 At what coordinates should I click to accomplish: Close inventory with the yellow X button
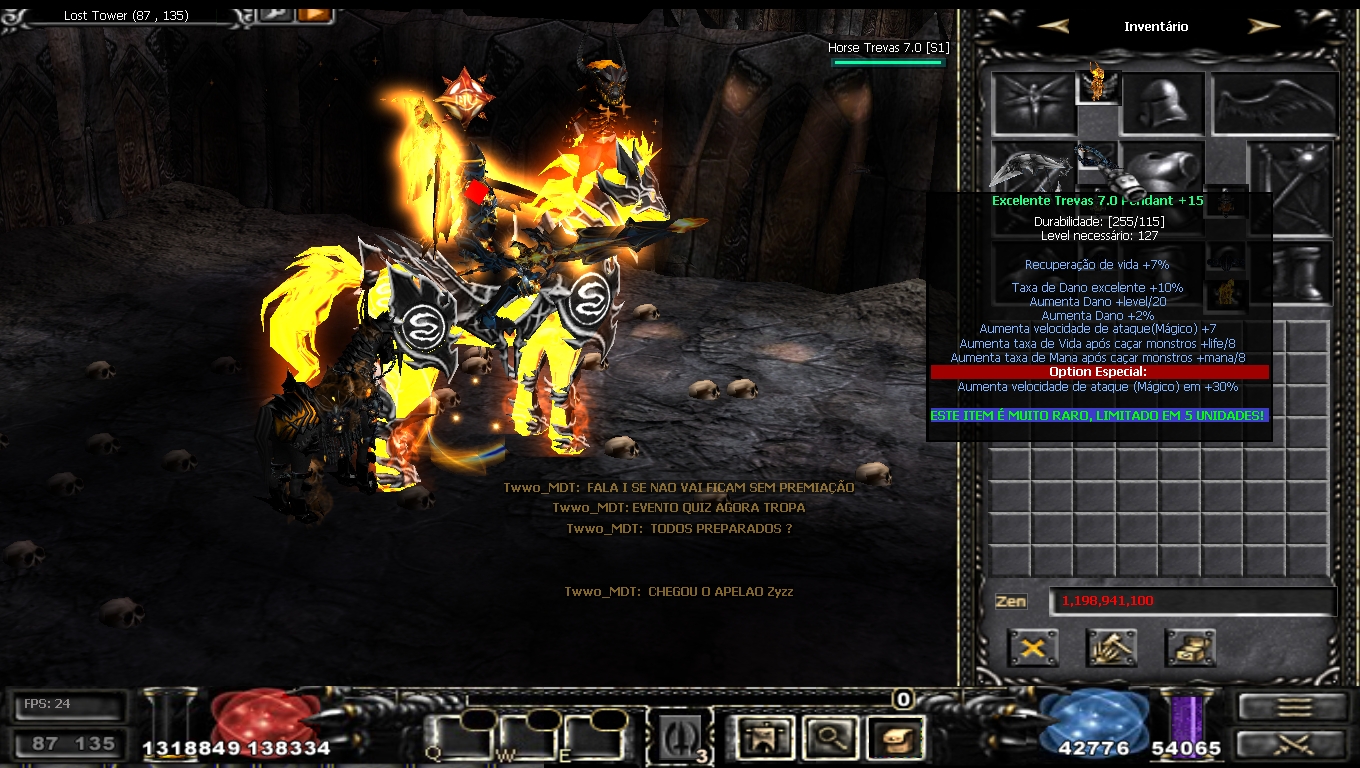(1033, 648)
